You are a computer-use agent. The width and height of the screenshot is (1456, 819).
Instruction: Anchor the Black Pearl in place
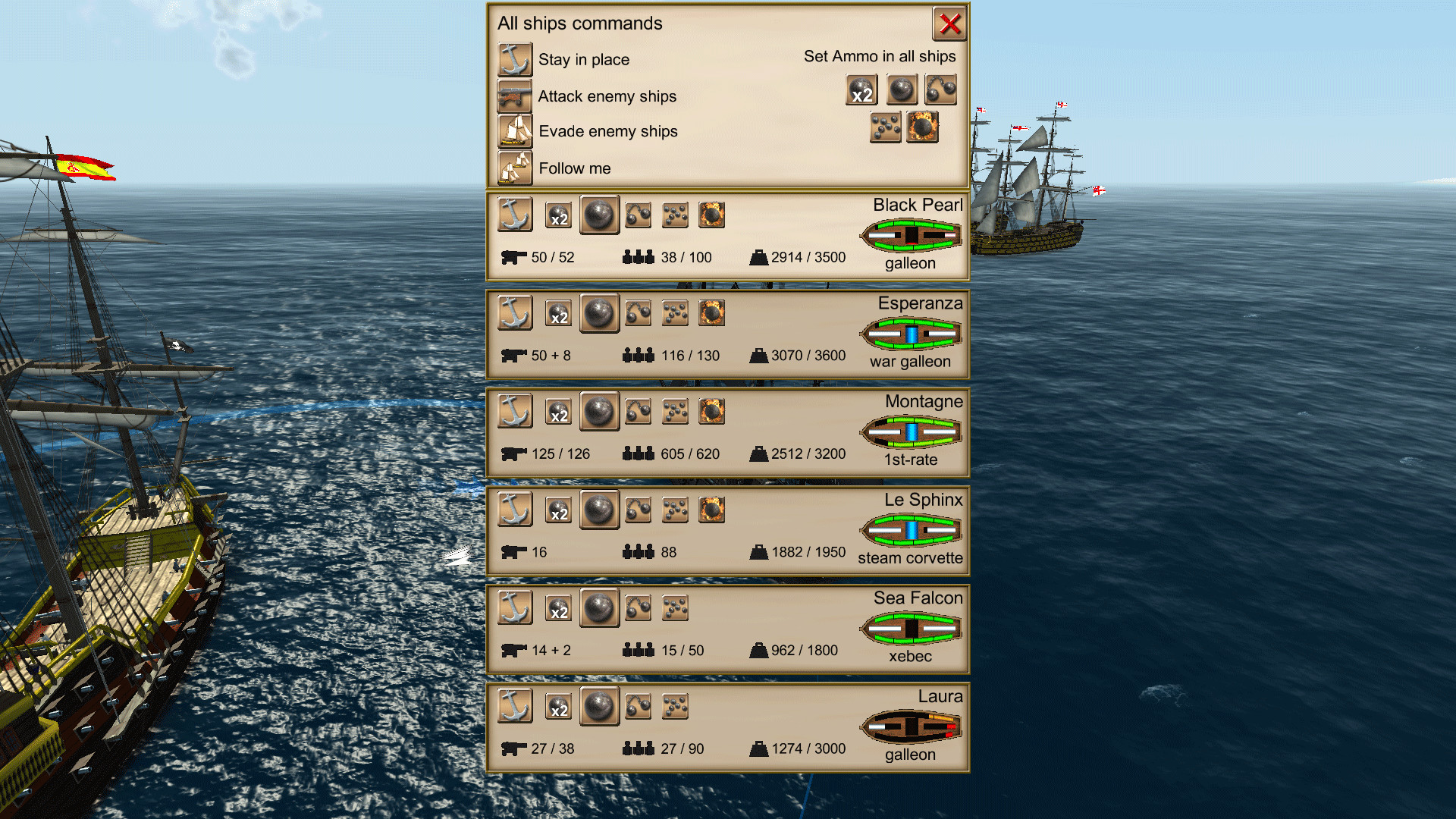(515, 215)
